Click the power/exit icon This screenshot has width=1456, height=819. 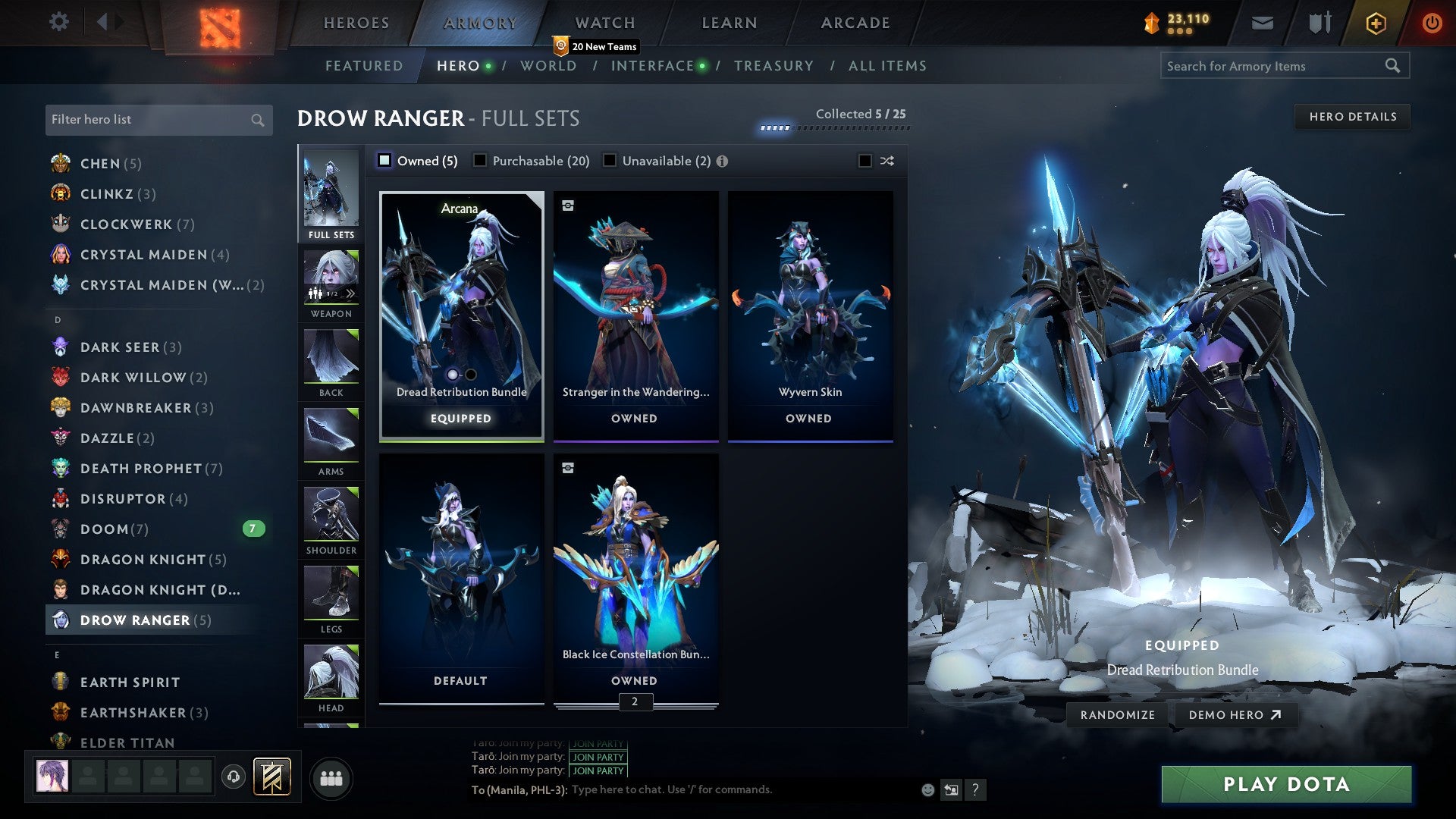[x=1433, y=23]
